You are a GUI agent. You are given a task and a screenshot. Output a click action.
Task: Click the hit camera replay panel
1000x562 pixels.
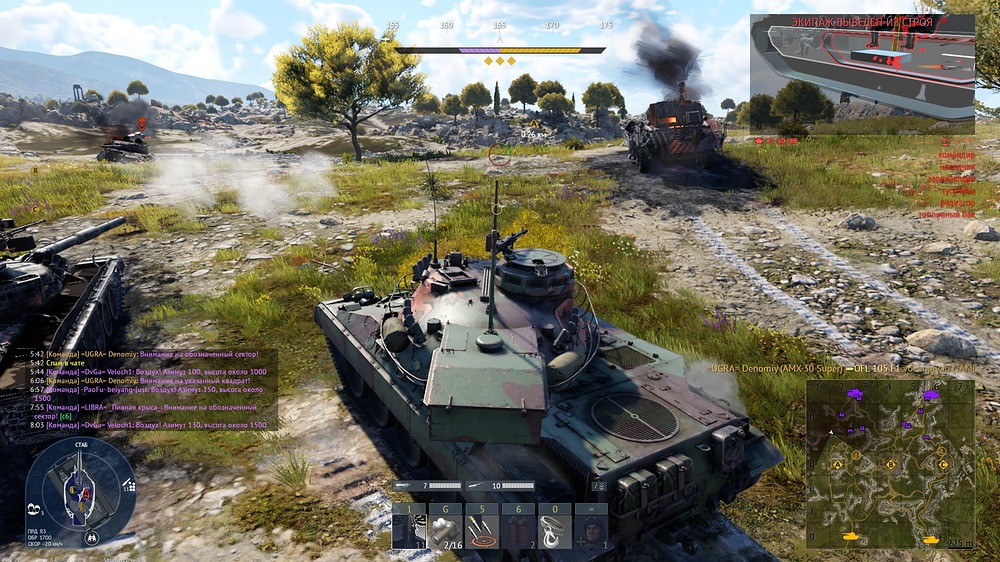(862, 73)
